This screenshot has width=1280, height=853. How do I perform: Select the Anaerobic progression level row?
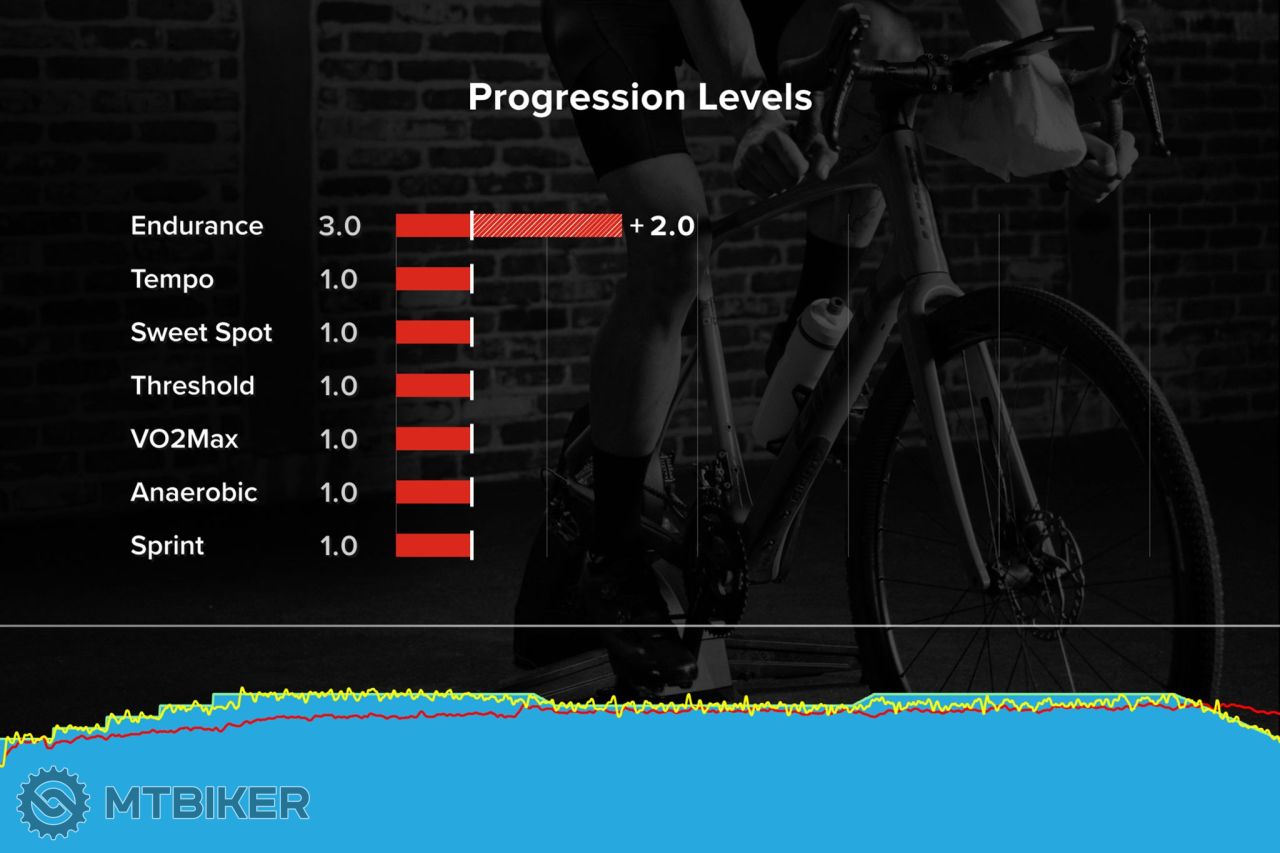click(x=193, y=492)
